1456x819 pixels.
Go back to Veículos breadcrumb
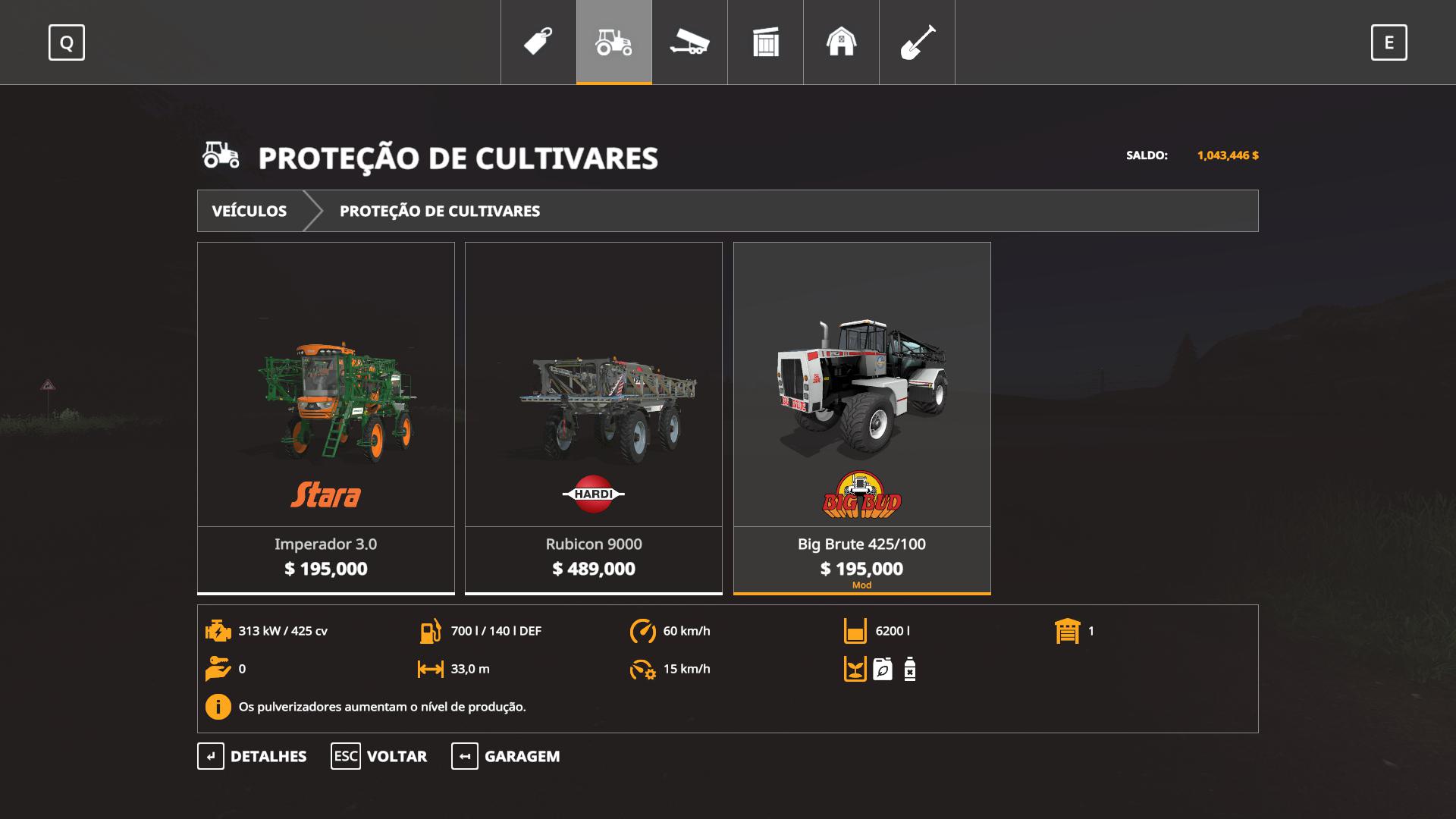[249, 211]
